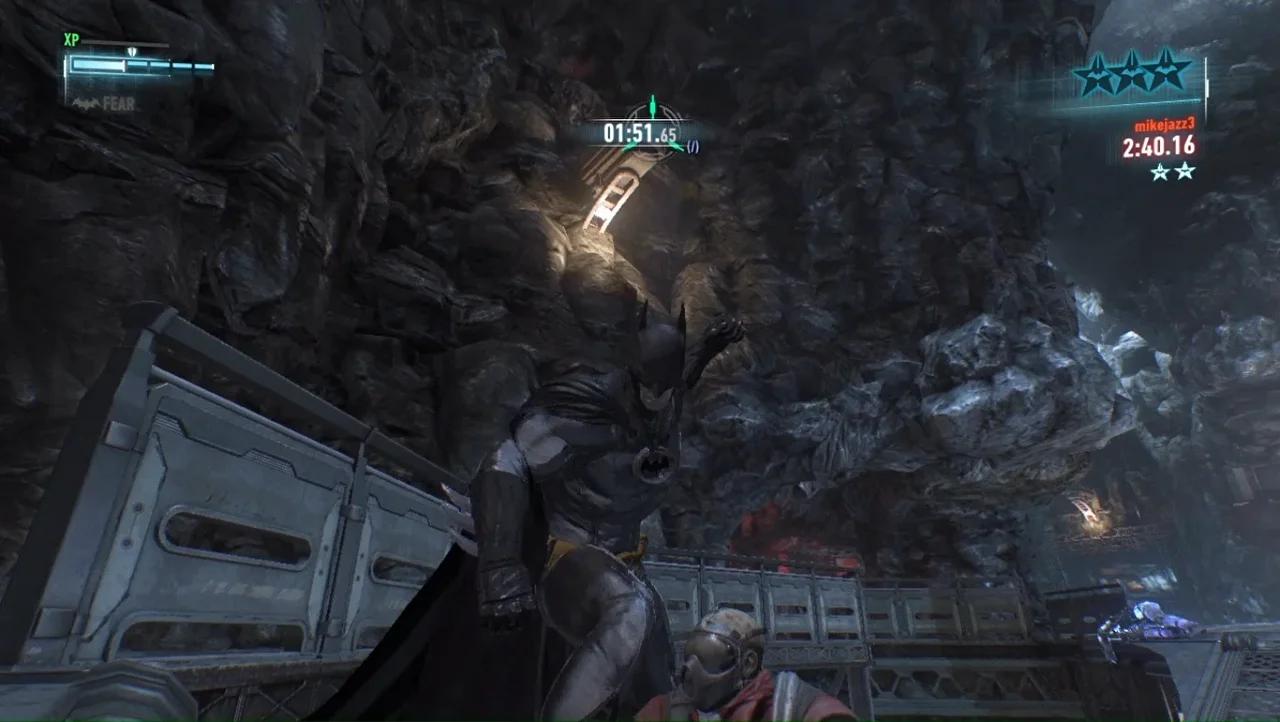Select the bat emblem beside the FEAR label
Viewport: 1280px width, 722px height.
pos(86,102)
